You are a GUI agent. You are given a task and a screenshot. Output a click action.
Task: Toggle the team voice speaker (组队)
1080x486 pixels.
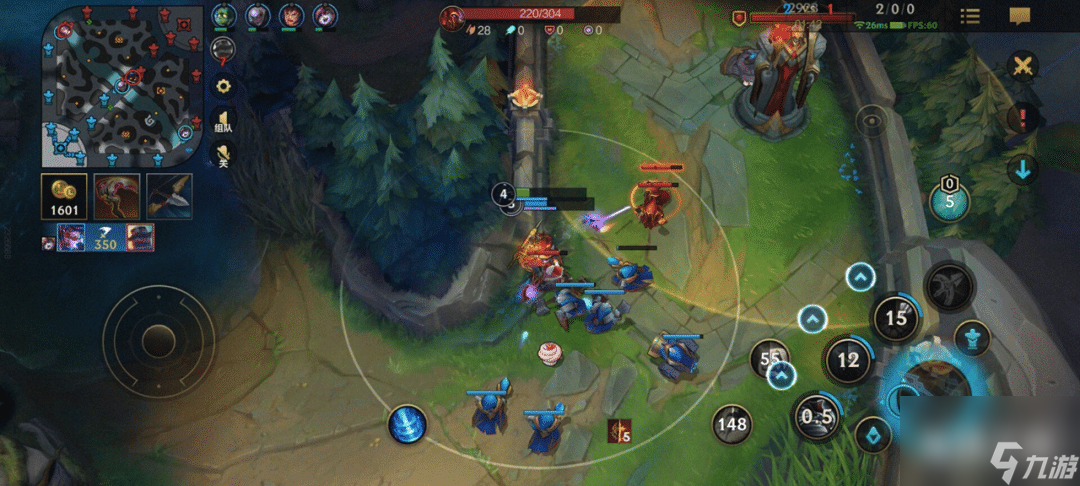[x=223, y=122]
